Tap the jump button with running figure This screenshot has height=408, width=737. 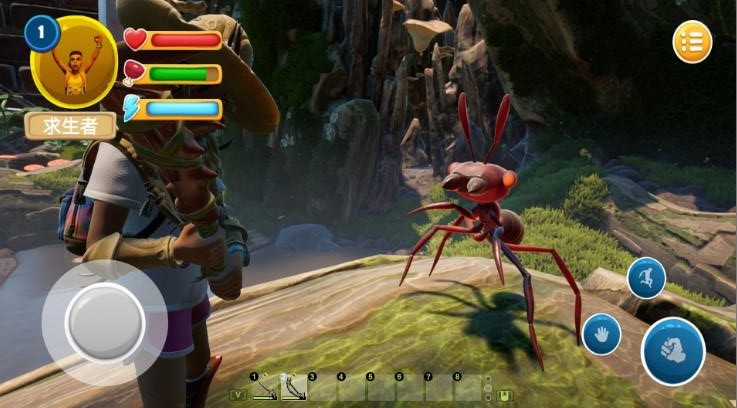tap(646, 278)
